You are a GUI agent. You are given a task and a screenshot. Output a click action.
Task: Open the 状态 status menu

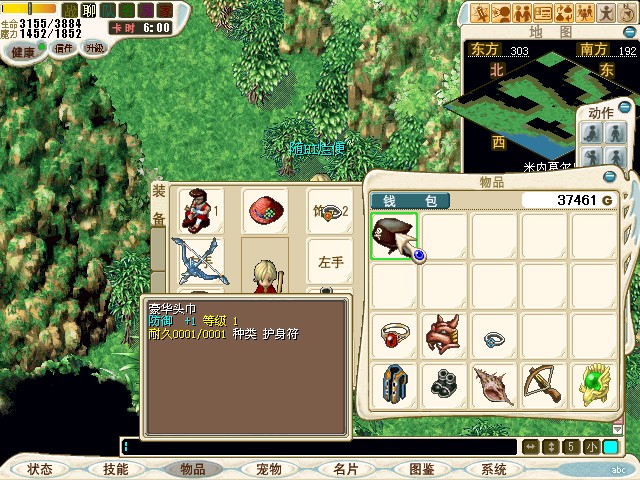coord(40,468)
